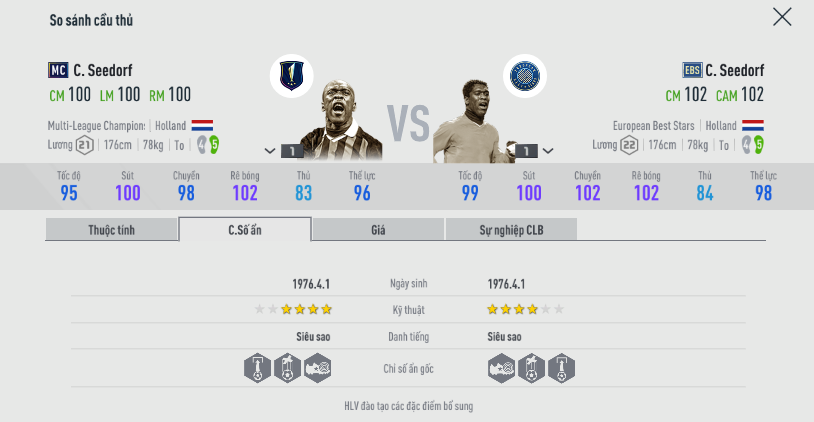Open the Giá tab
814x422 pixels.
tap(378, 230)
